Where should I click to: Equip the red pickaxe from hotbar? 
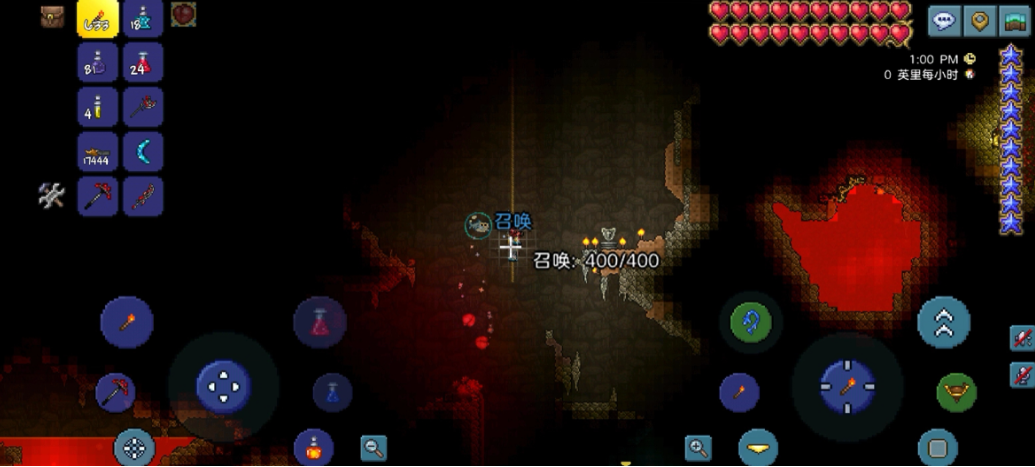[x=98, y=196]
